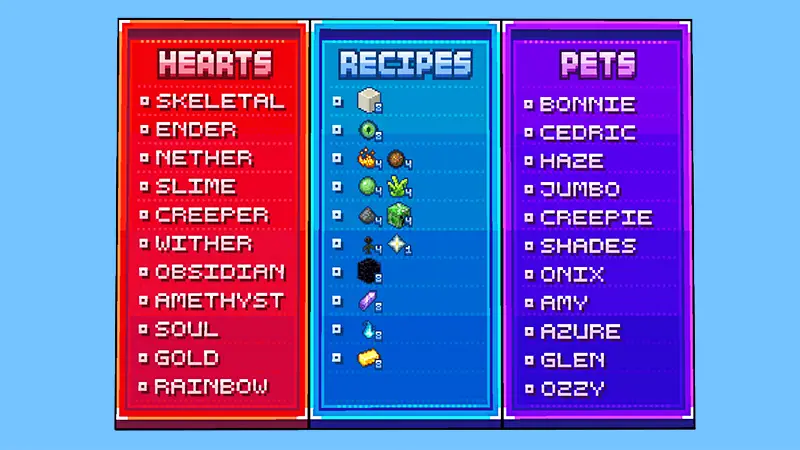Select the gold ingot recipe icon

[x=369, y=357]
